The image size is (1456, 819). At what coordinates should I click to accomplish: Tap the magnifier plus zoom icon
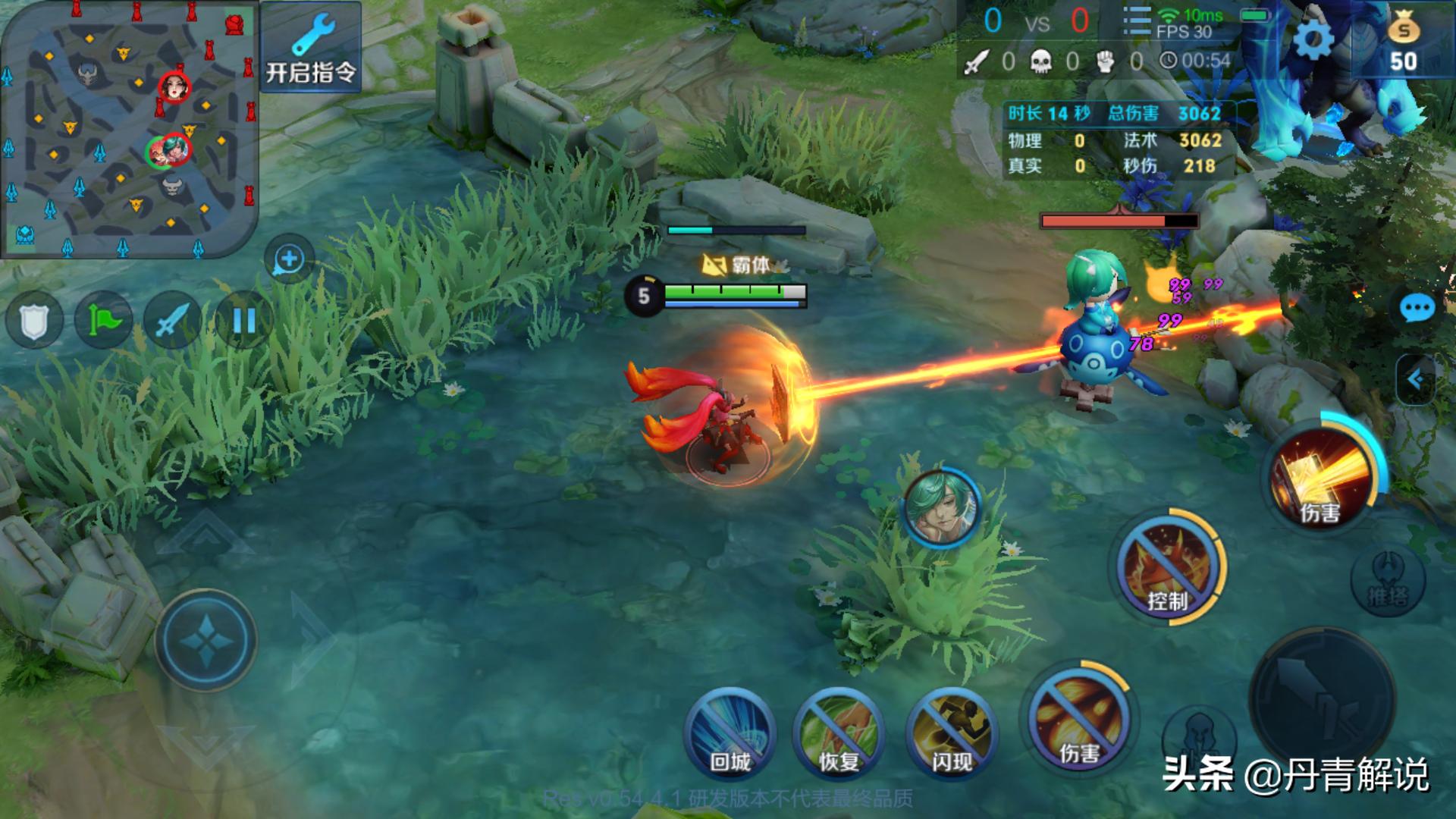289,259
